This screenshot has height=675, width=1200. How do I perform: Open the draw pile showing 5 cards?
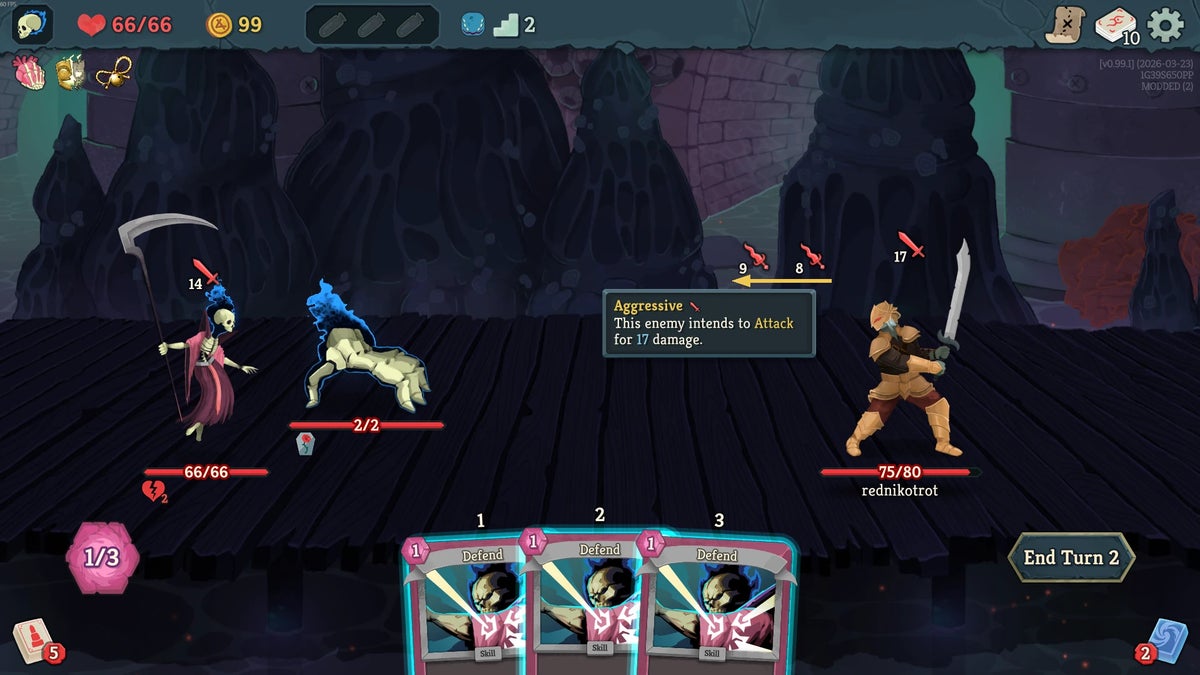(32, 640)
